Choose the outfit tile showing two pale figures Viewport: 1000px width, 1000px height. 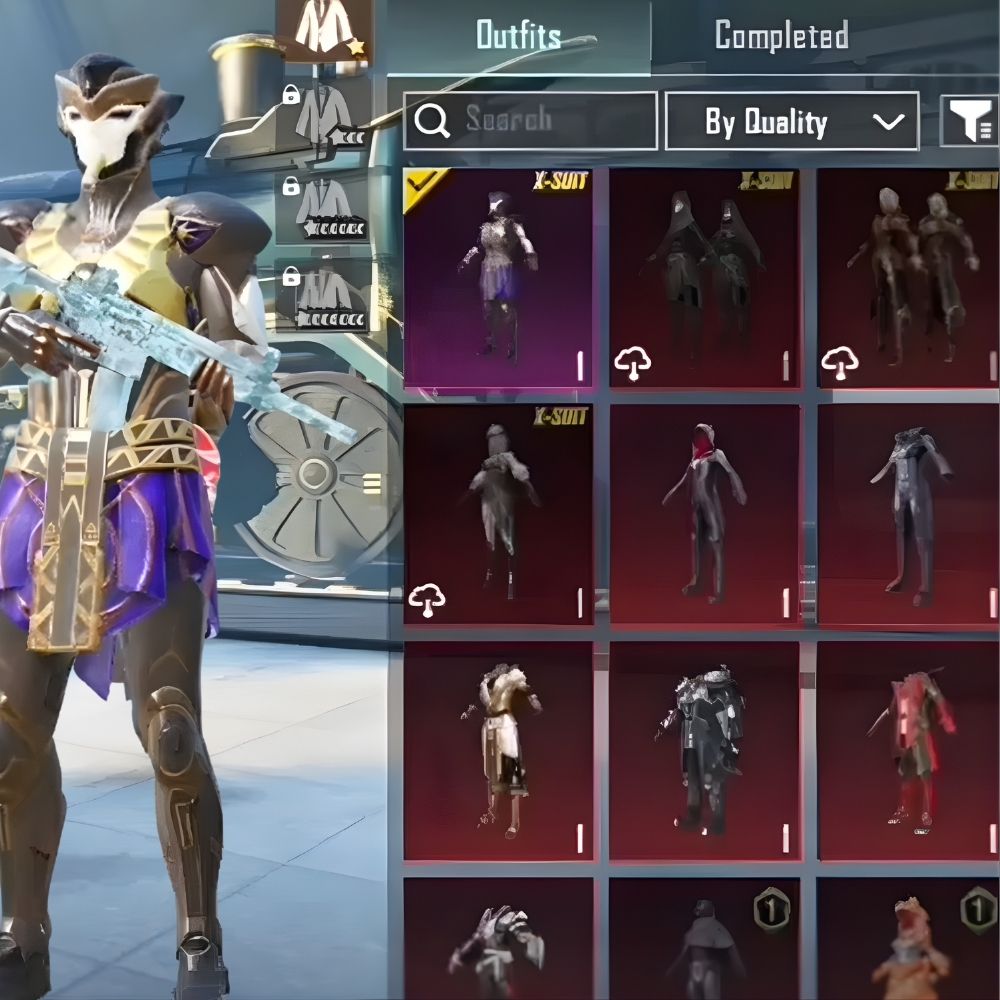pos(908,278)
